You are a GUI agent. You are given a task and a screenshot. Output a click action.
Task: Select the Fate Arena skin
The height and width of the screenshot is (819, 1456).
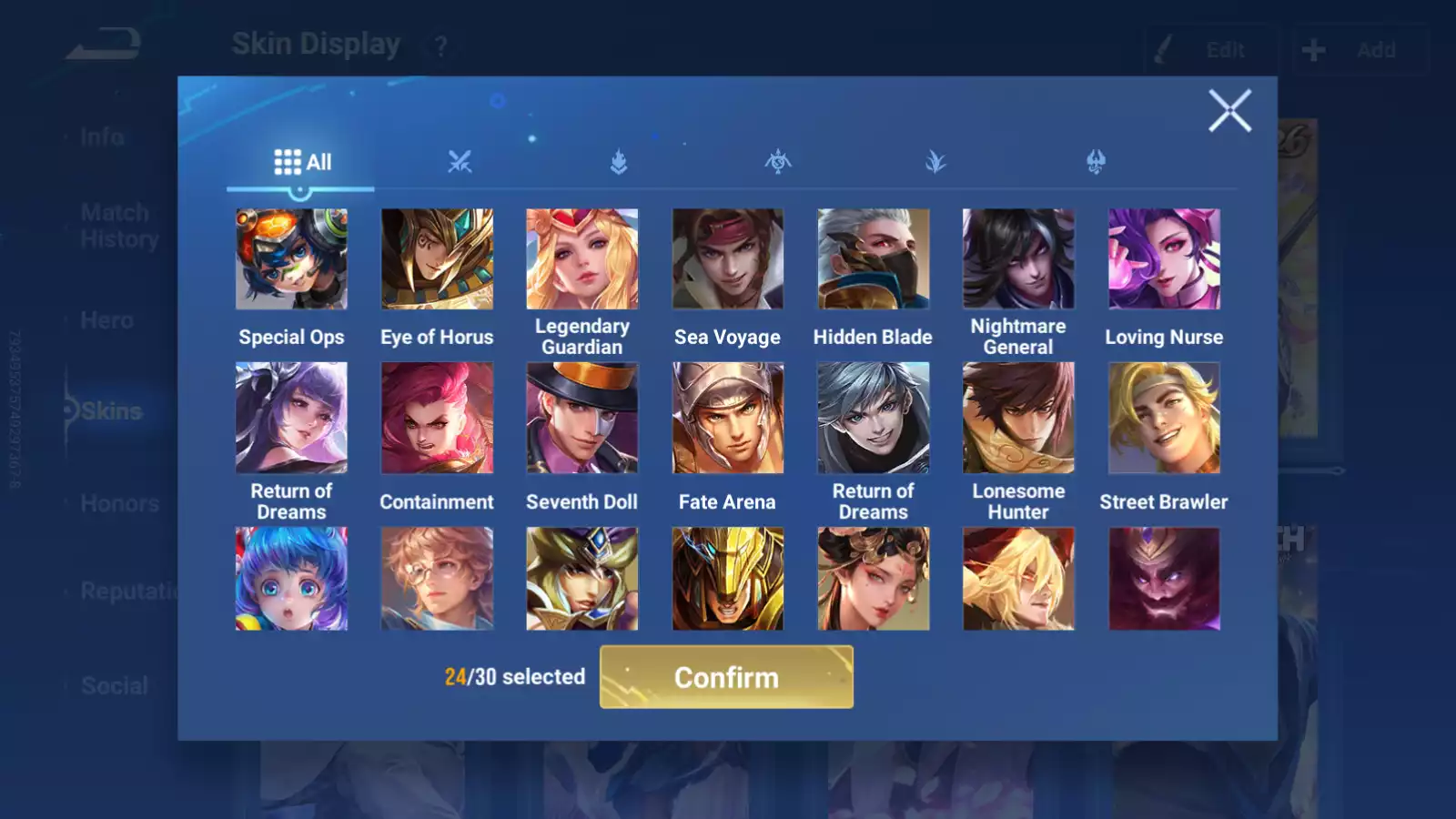coord(727,418)
